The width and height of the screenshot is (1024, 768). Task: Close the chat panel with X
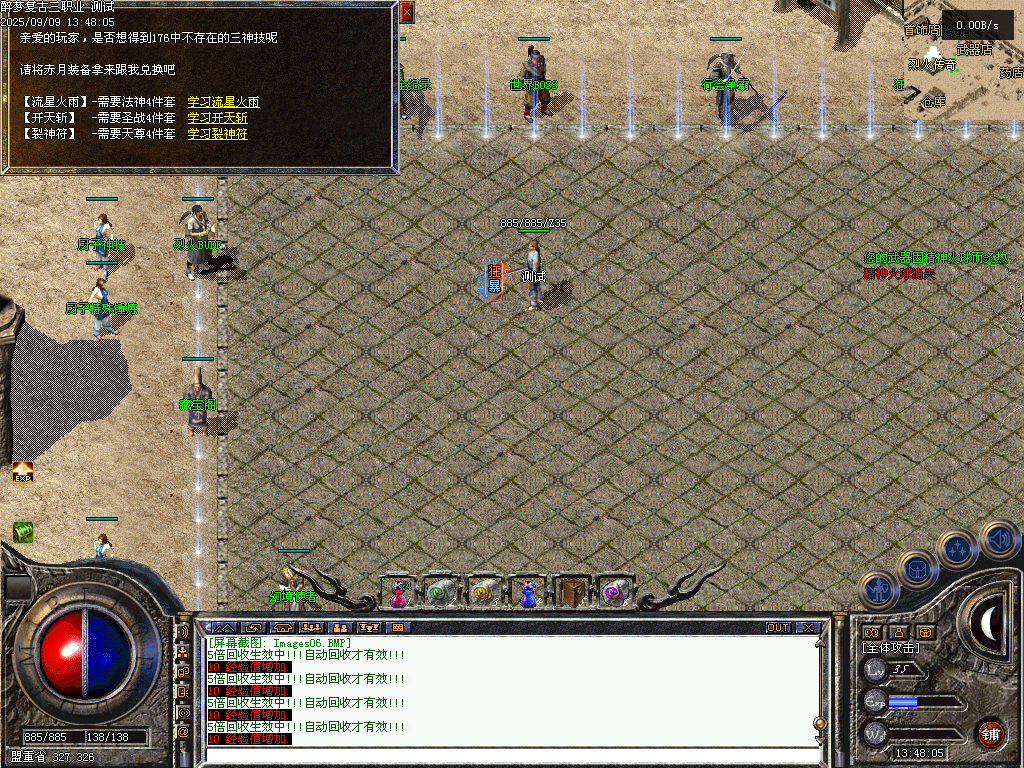(x=807, y=628)
